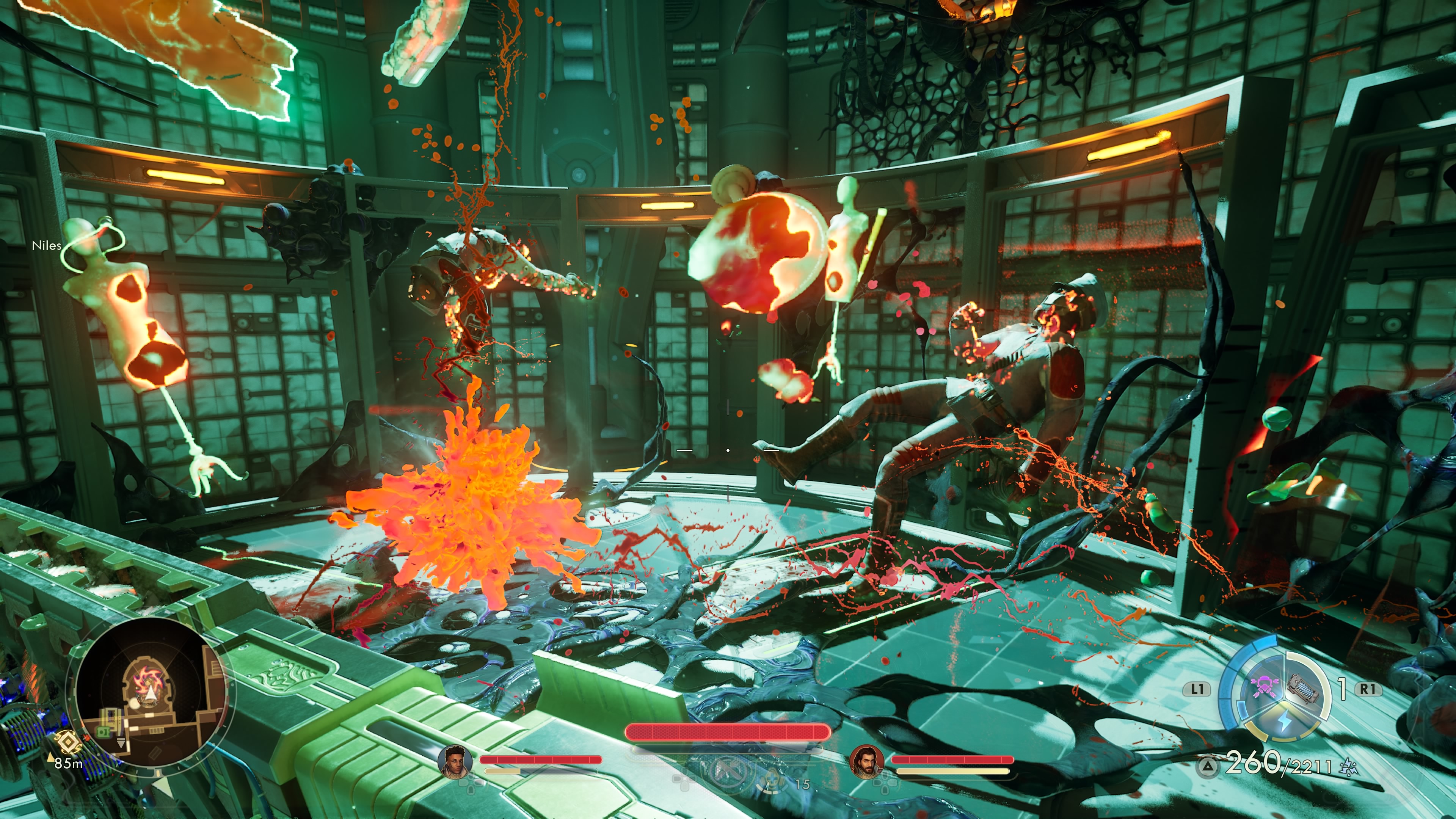Screen dimensions: 1456x819
Task: Select the left companion's portrait
Action: (455, 761)
